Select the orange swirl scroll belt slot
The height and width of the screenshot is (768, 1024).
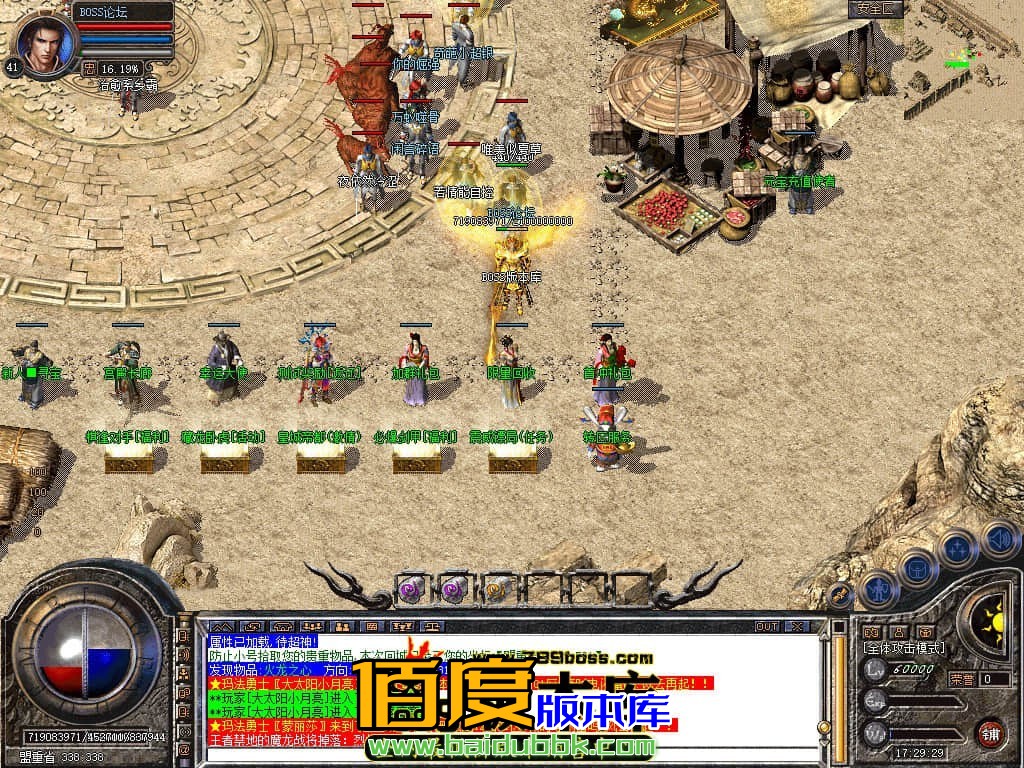[x=497, y=588]
